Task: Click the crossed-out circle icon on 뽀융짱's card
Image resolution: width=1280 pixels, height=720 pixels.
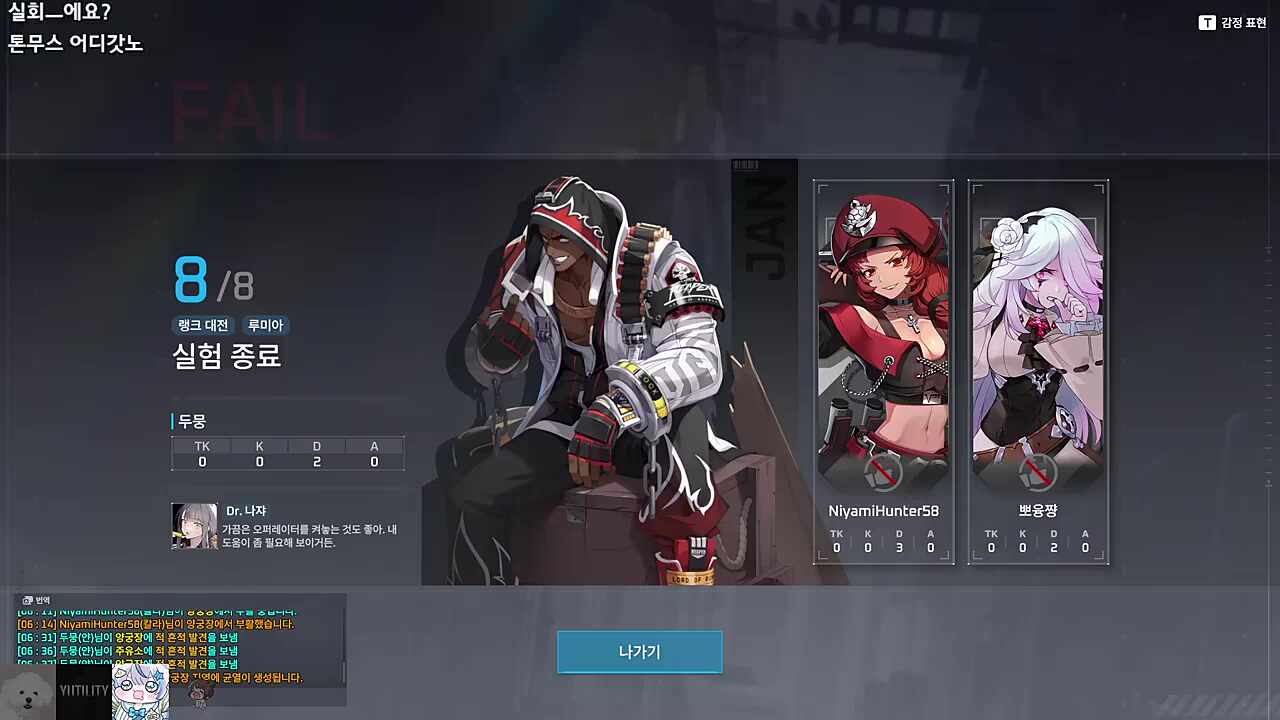Action: [x=1038, y=472]
